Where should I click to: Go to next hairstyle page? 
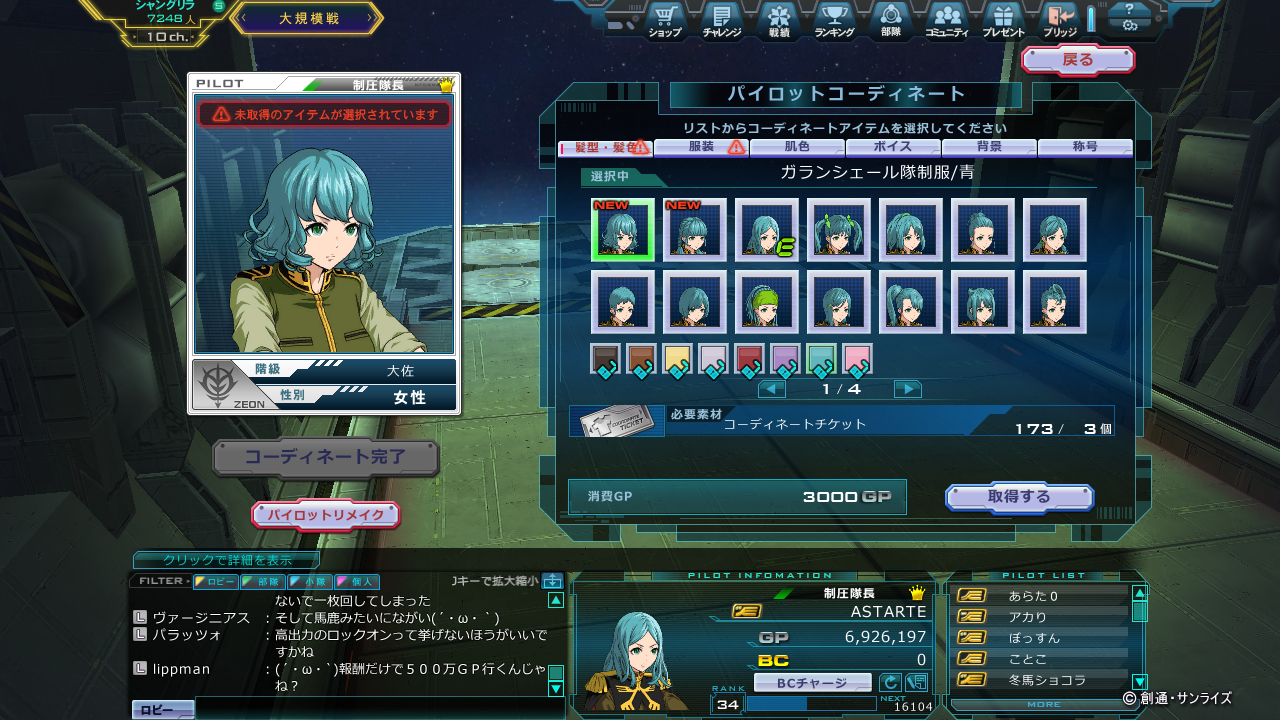tap(907, 389)
